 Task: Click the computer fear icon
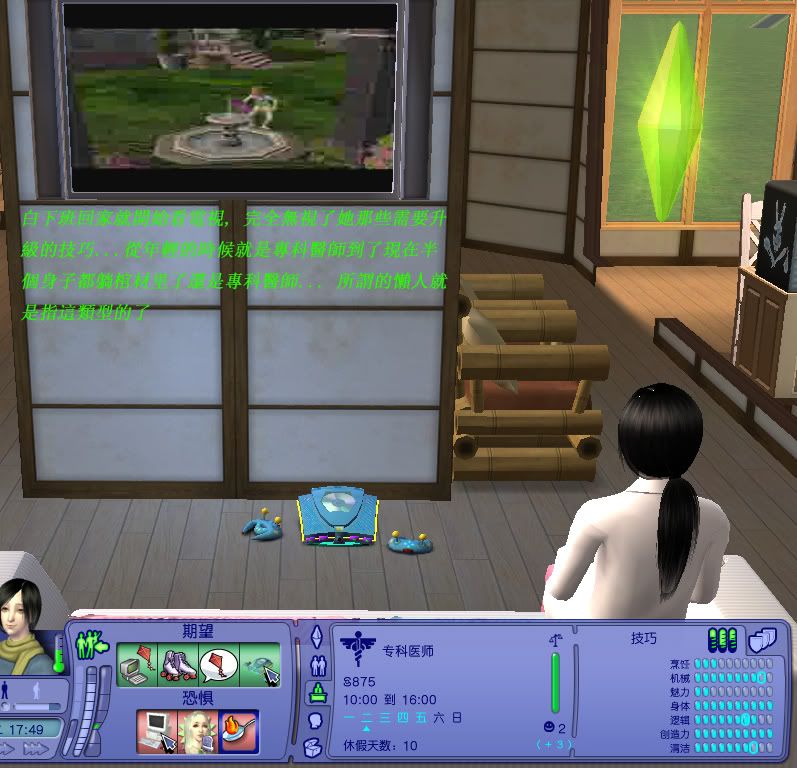point(156,731)
